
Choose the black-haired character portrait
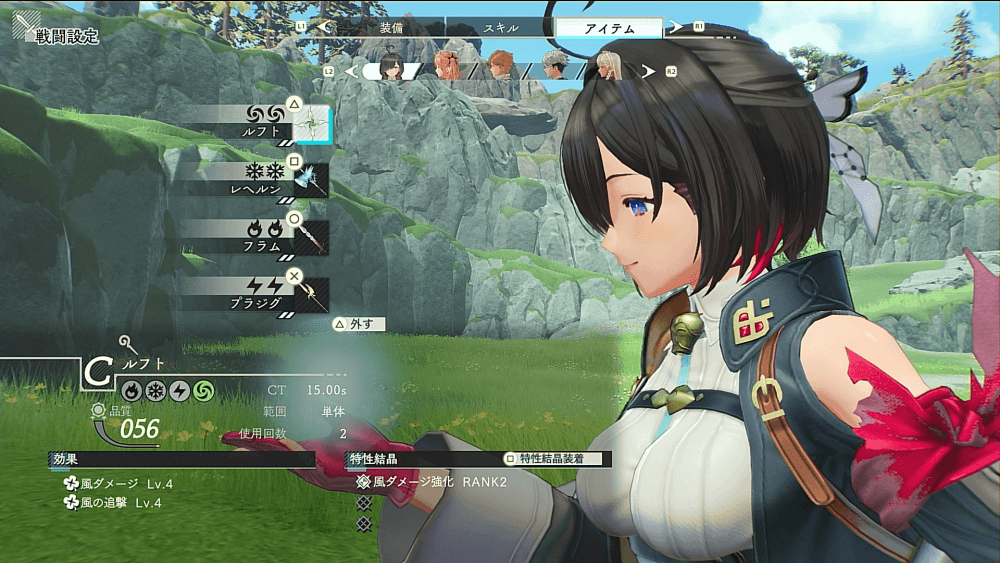tap(390, 69)
